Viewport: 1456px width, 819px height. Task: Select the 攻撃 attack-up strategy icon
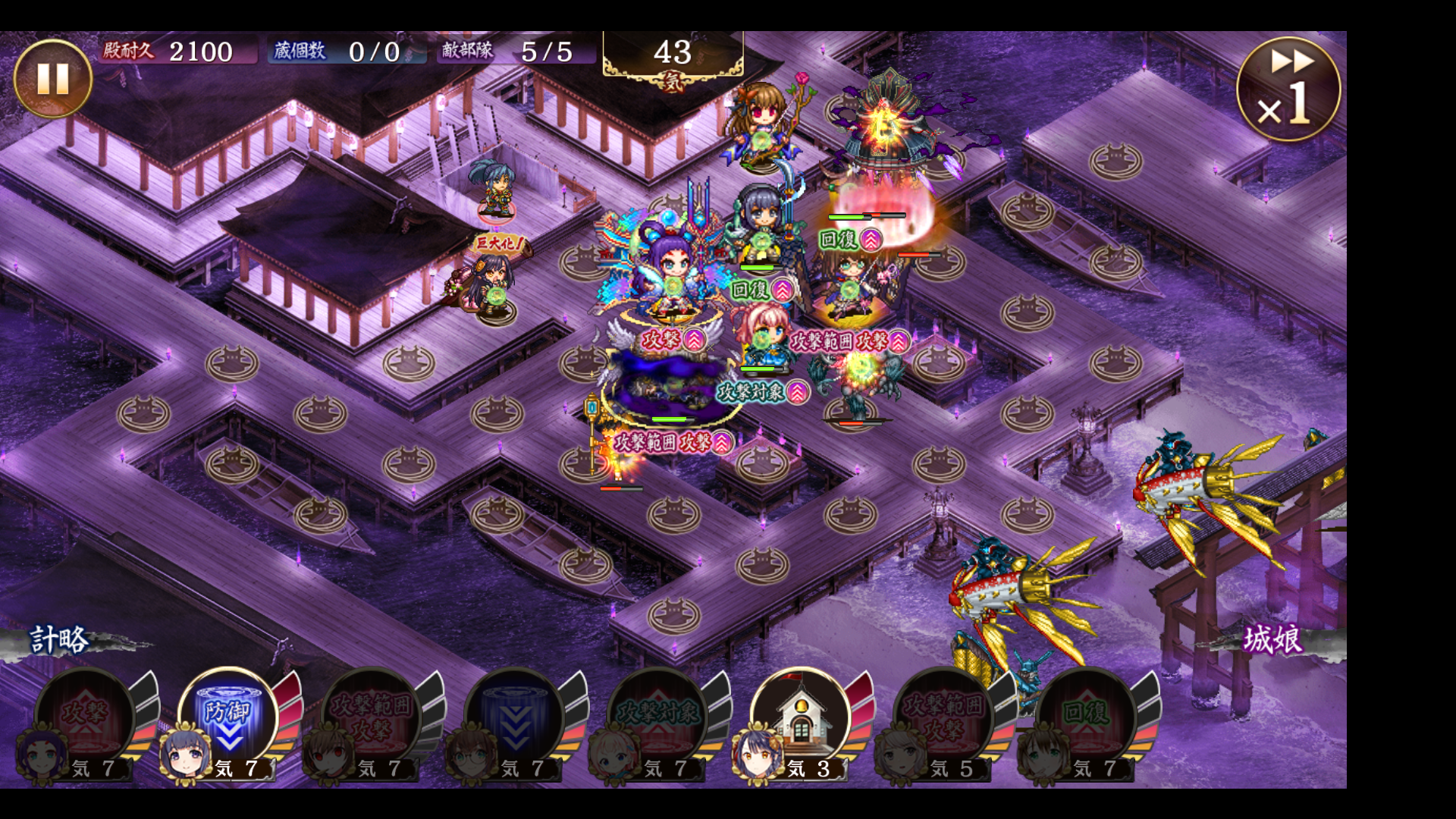[85, 718]
